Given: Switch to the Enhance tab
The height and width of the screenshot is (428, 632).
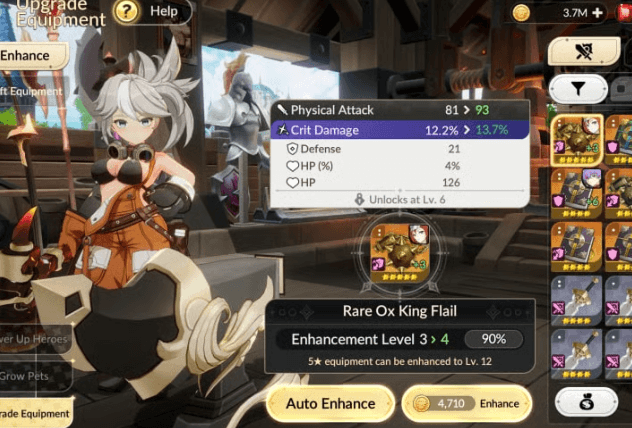Looking at the screenshot, I should point(28,56).
